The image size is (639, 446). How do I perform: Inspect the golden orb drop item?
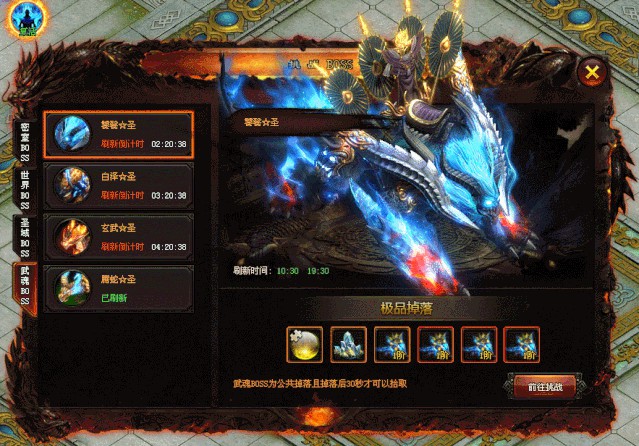pyautogui.click(x=304, y=344)
